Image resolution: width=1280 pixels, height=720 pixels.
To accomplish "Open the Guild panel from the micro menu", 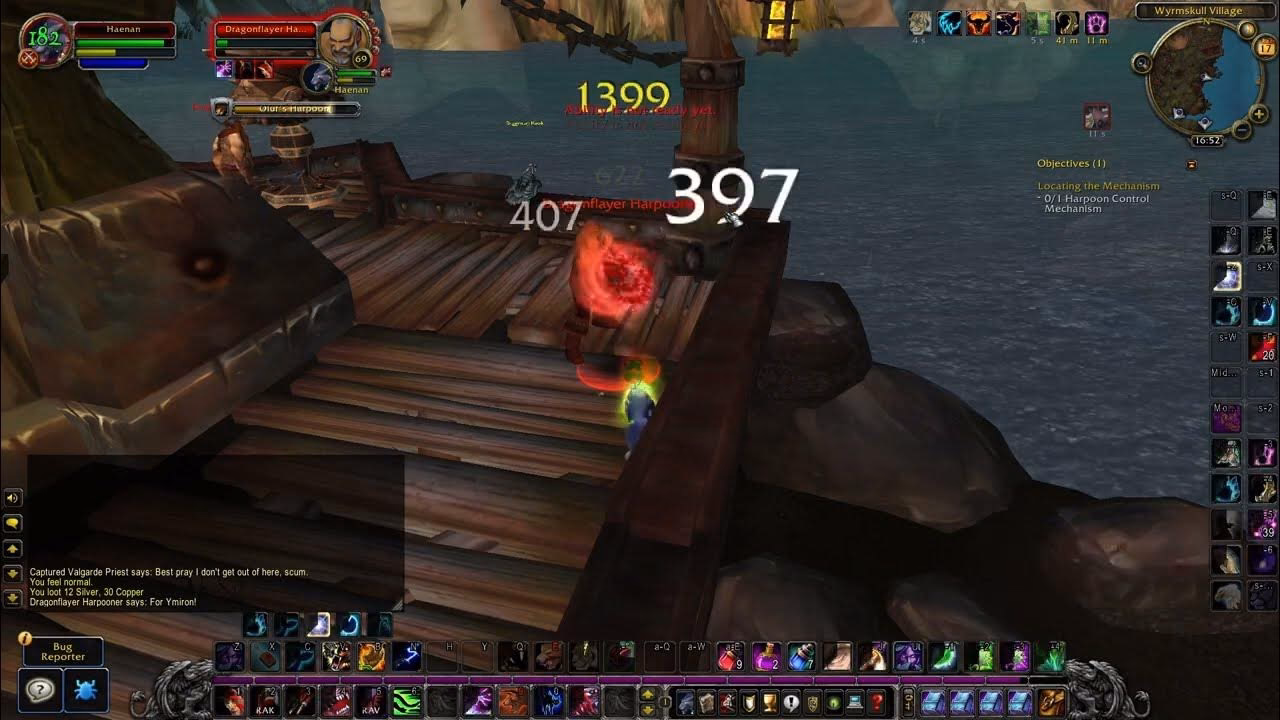I will (812, 701).
